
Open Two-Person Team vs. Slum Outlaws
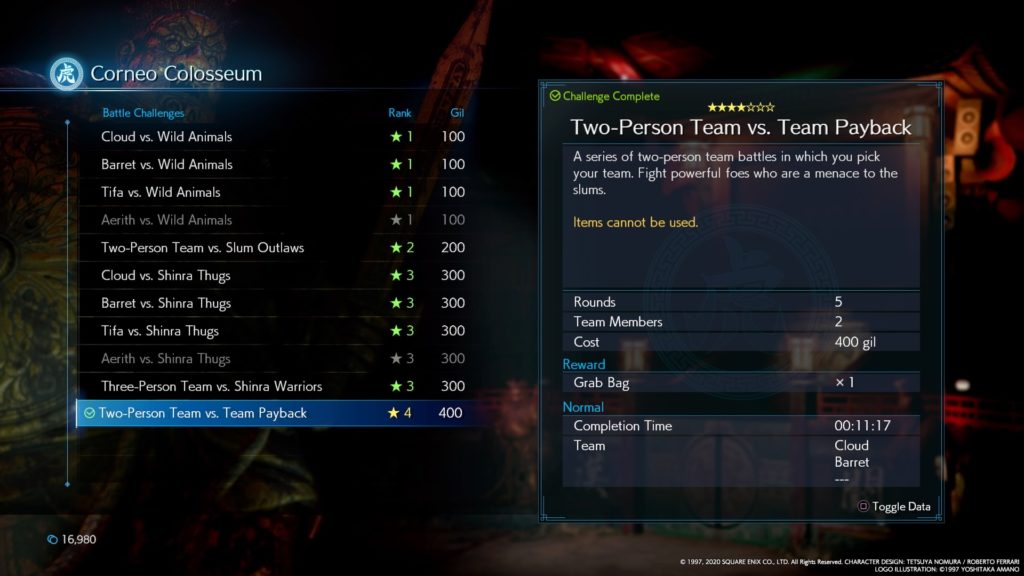click(202, 248)
